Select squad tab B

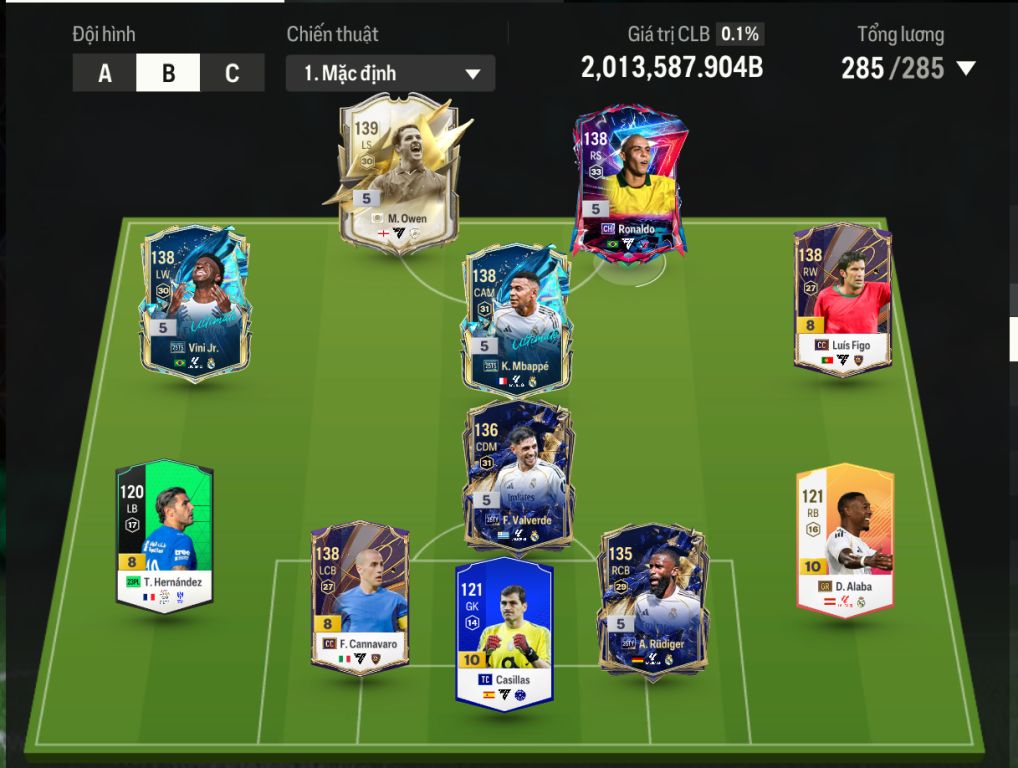pos(168,73)
